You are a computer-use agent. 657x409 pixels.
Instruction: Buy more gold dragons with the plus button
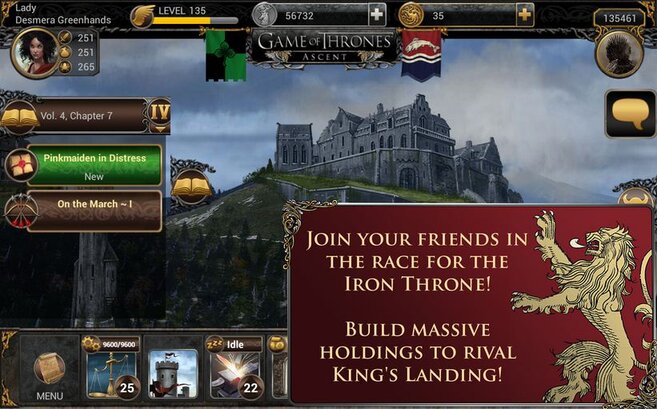524,14
